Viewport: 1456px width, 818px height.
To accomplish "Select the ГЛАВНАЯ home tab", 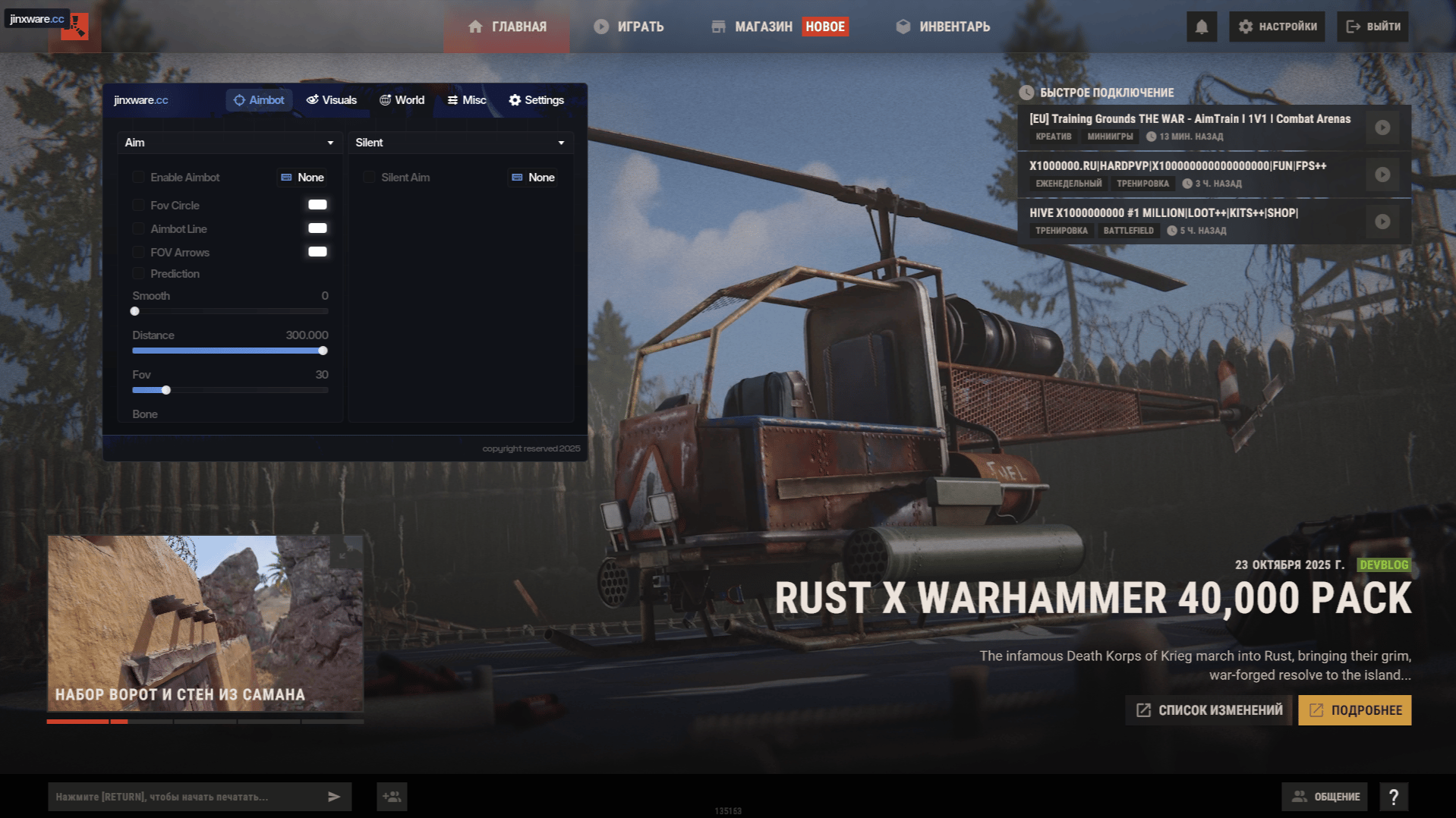I will coord(507,27).
